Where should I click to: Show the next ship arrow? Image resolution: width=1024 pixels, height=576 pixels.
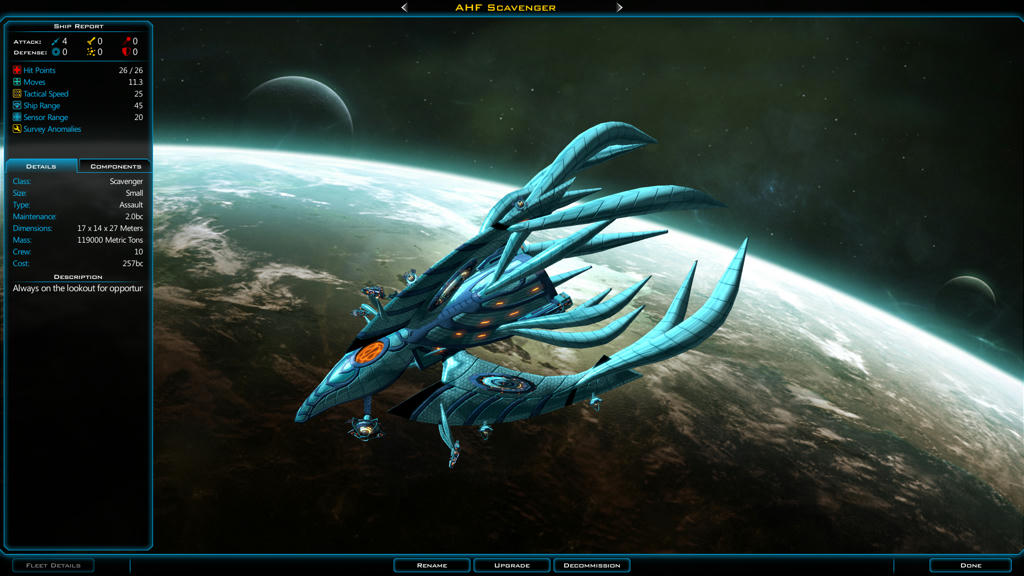point(620,7)
